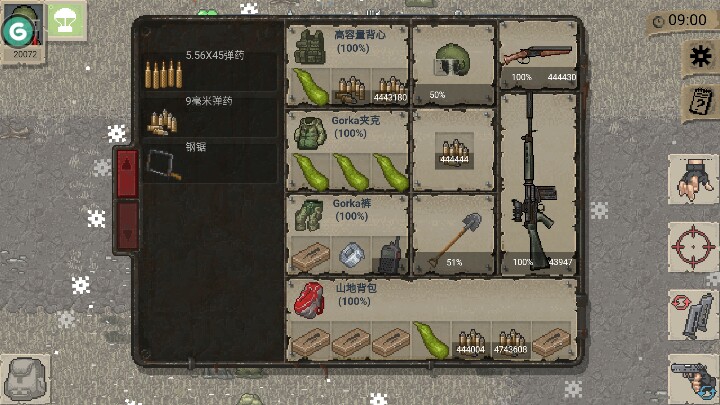Choose the 钢锯 hacksaw entry
This screenshot has height=405, width=720.
pos(210,162)
